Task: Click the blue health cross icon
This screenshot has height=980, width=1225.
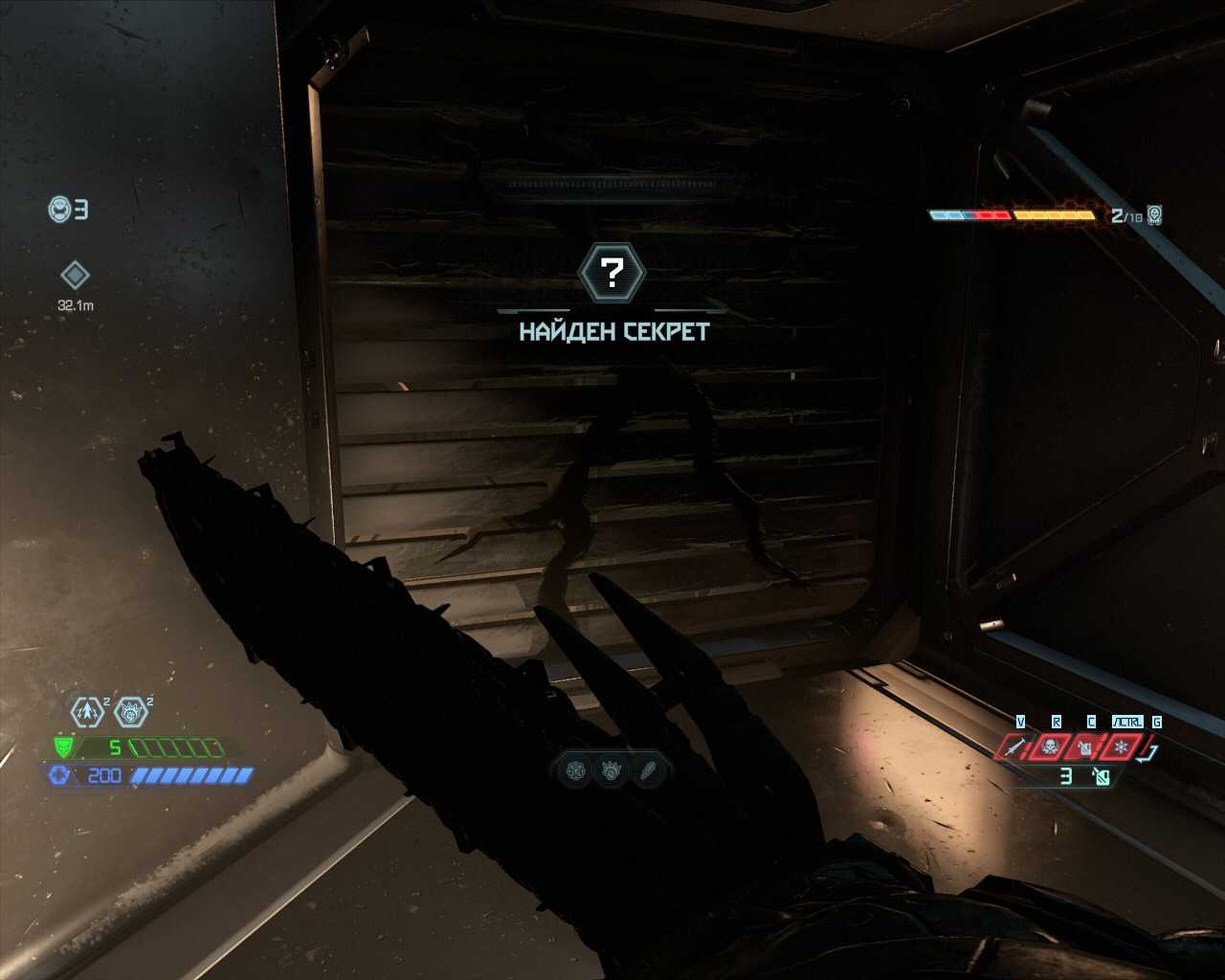Action: 59,775
